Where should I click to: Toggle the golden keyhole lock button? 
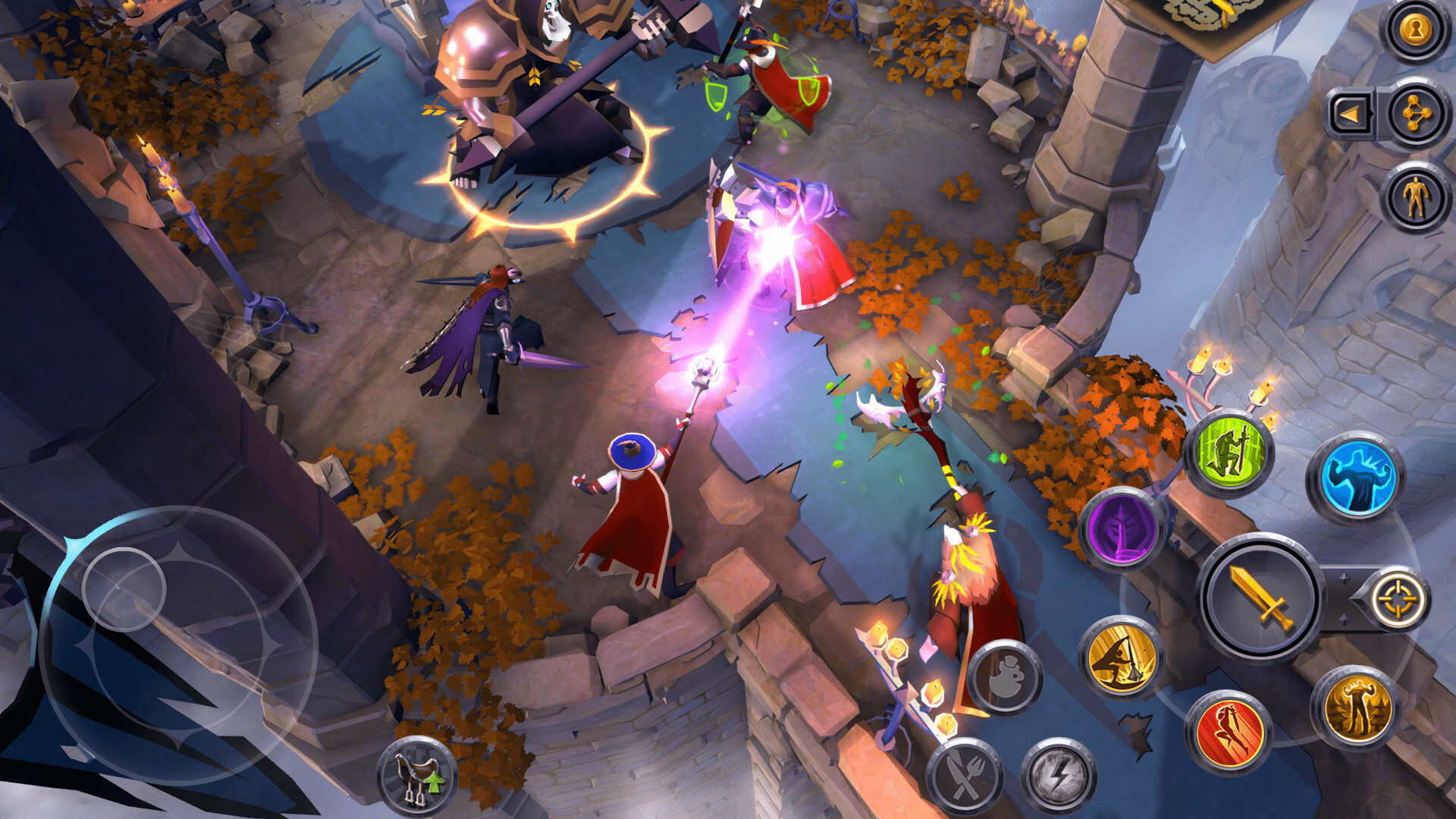(x=1414, y=30)
